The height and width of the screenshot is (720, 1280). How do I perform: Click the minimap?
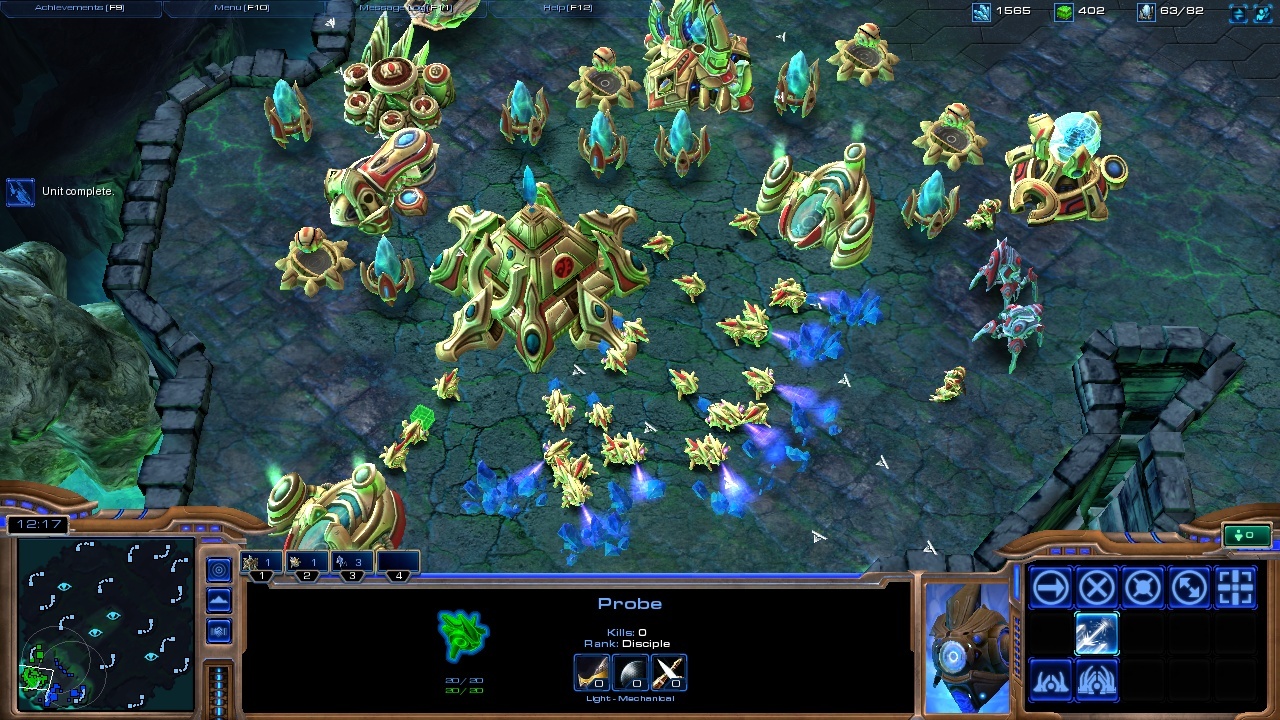(105, 625)
